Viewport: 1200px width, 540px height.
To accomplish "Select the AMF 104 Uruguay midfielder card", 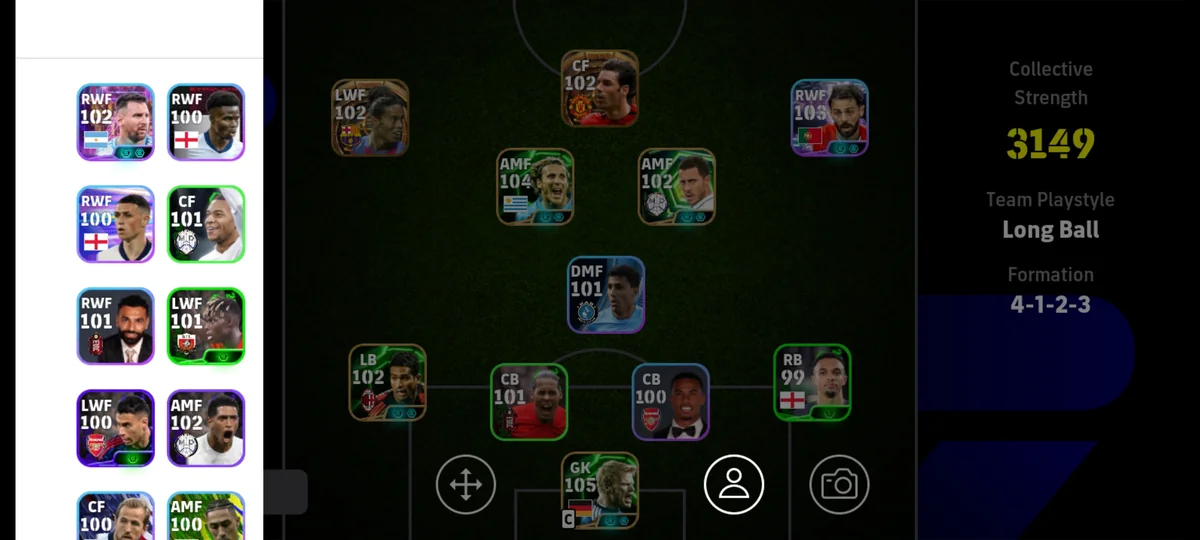I will tap(535, 187).
